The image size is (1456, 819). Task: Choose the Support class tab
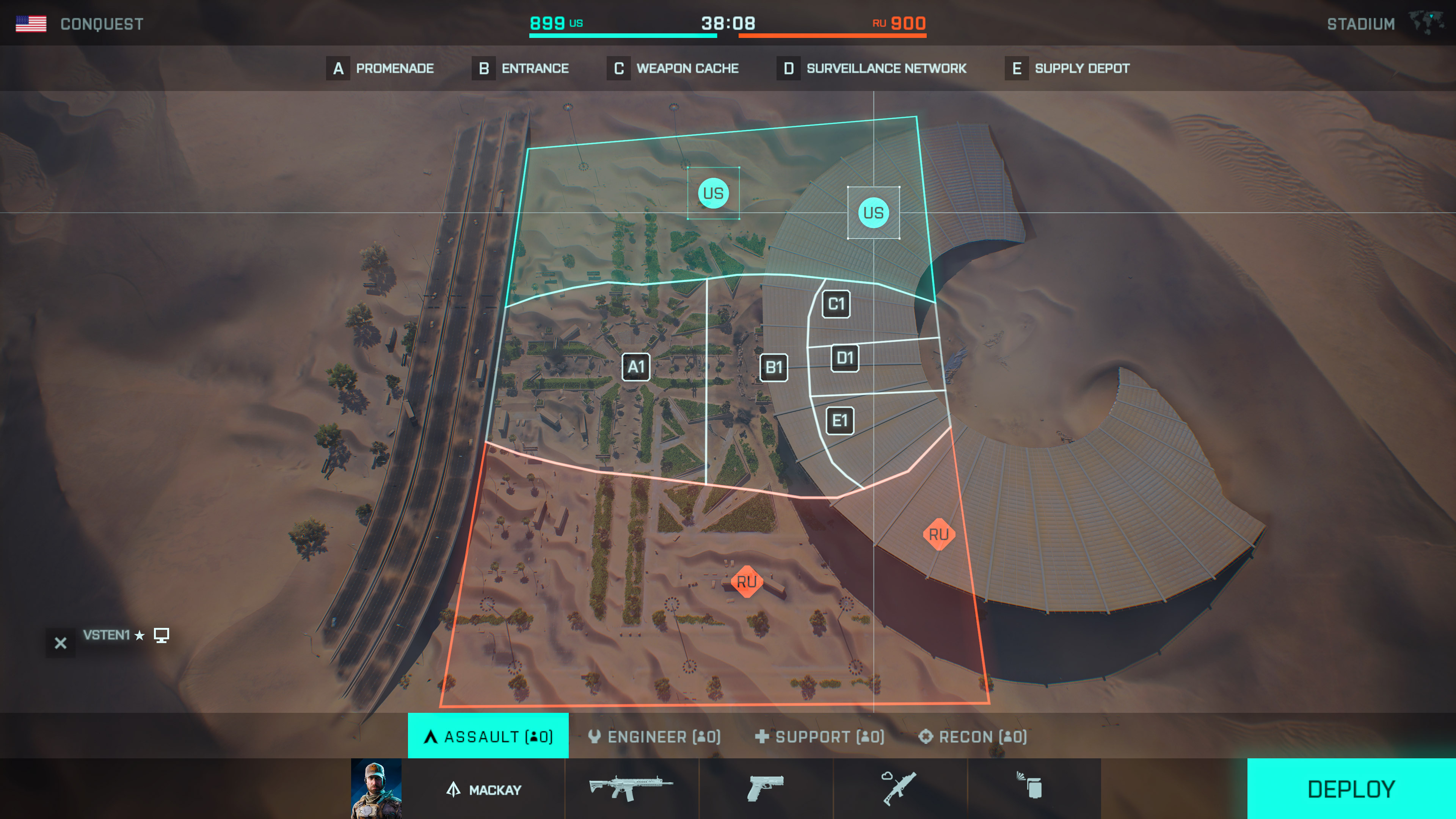click(819, 736)
